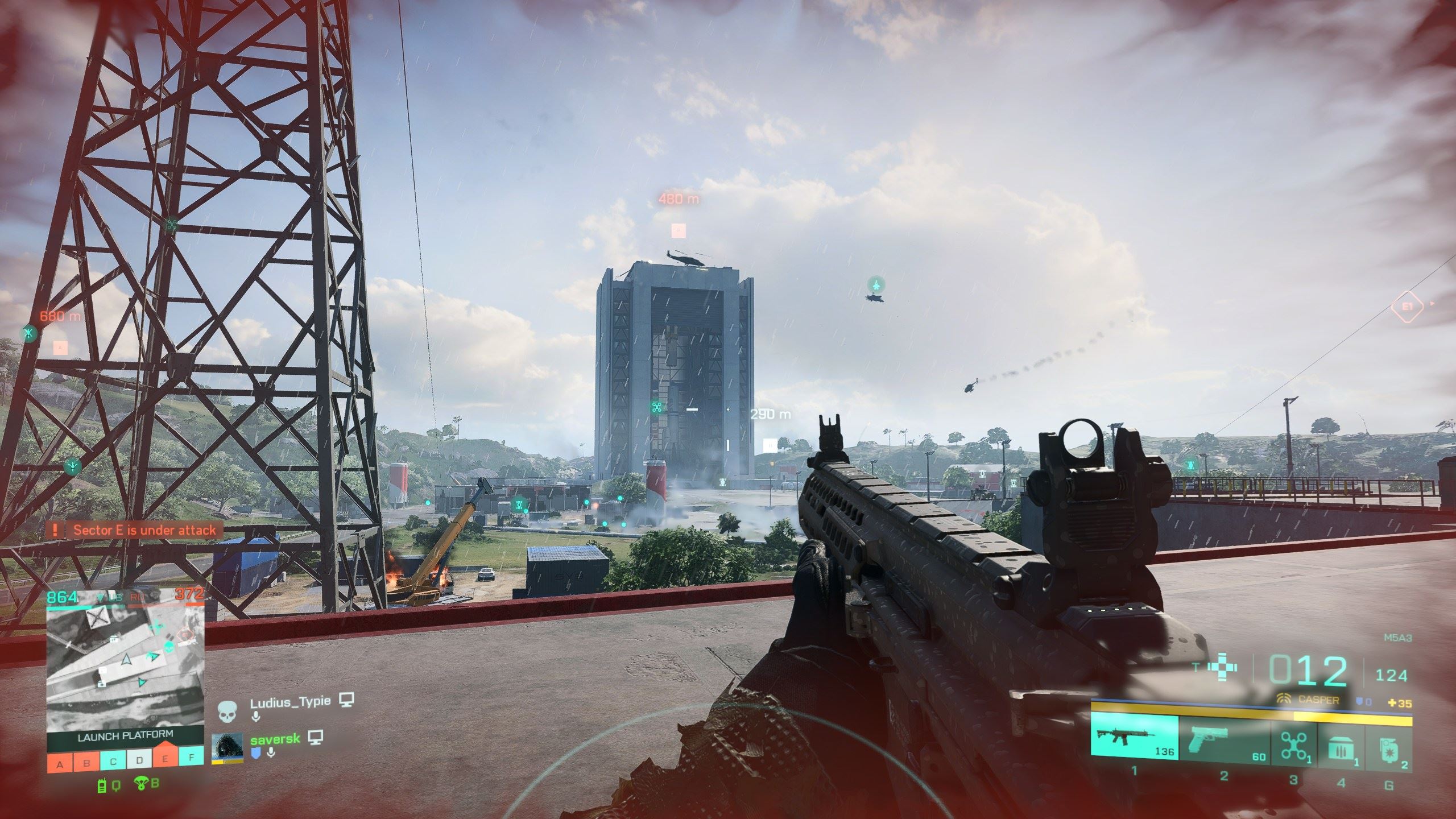Choose the ammo crate gadget slot

click(1341, 738)
